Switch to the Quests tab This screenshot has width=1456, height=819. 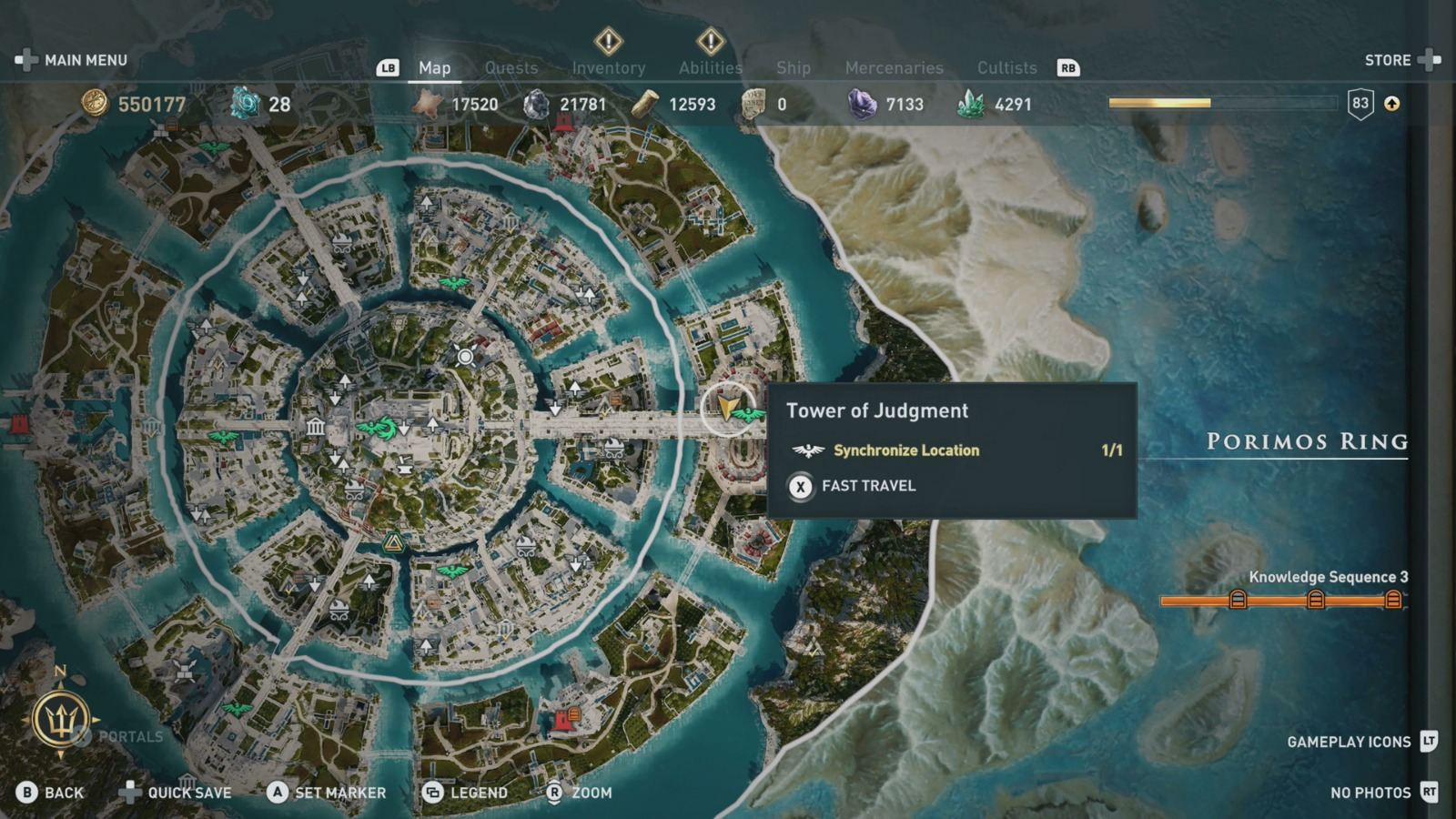(511, 67)
